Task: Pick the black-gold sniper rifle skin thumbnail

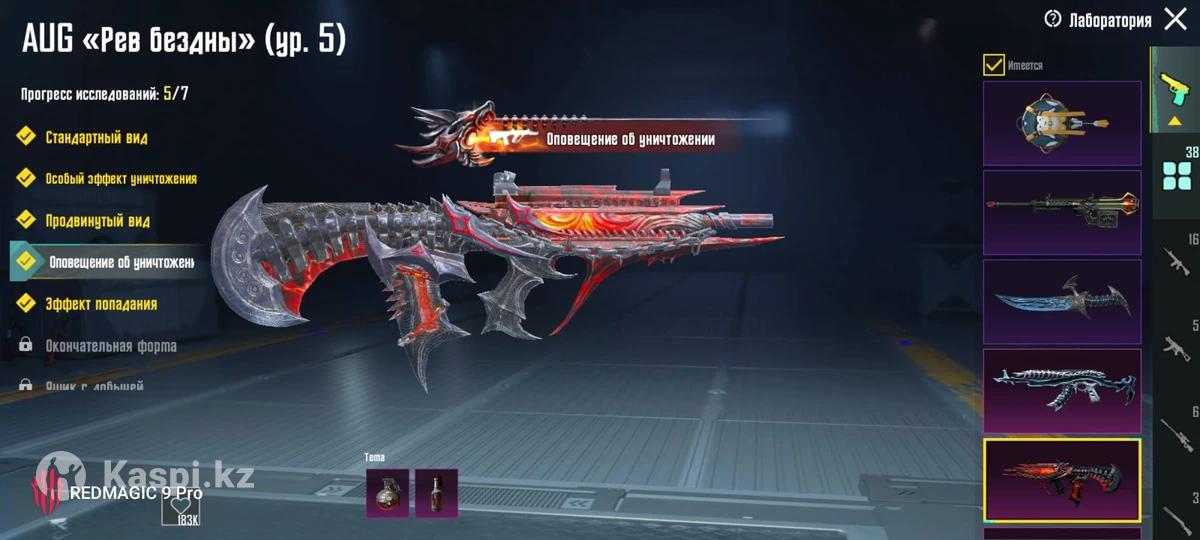Action: pos(1062,212)
